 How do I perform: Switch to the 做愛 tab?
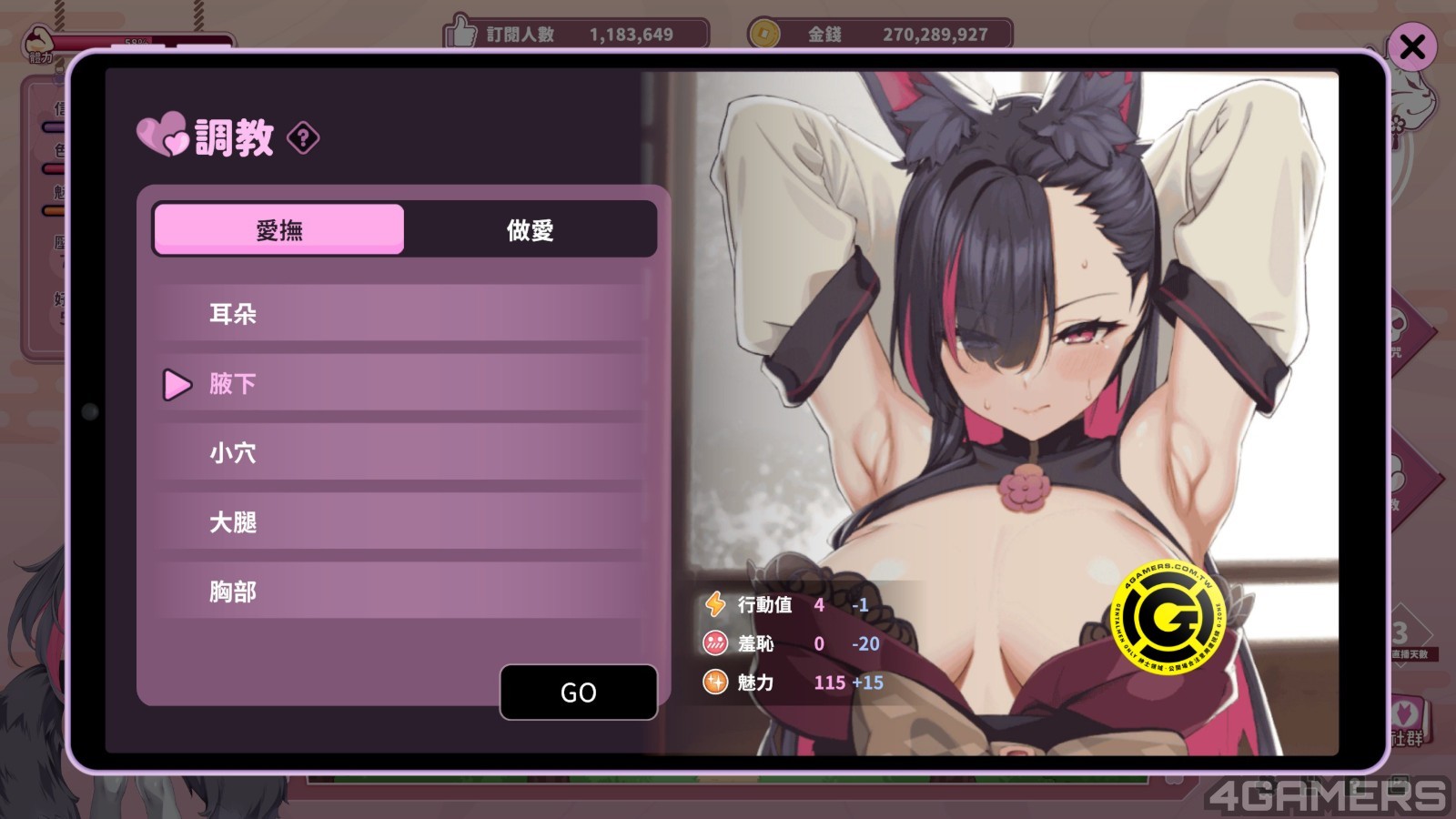[x=530, y=229]
